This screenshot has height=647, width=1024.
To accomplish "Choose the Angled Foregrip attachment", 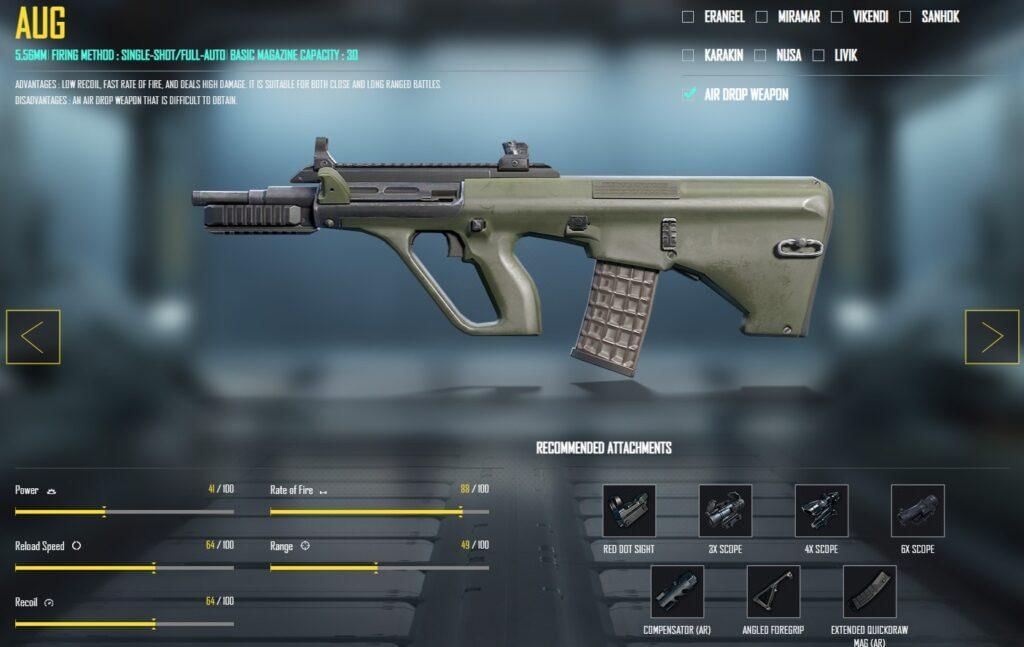I will tap(773, 592).
